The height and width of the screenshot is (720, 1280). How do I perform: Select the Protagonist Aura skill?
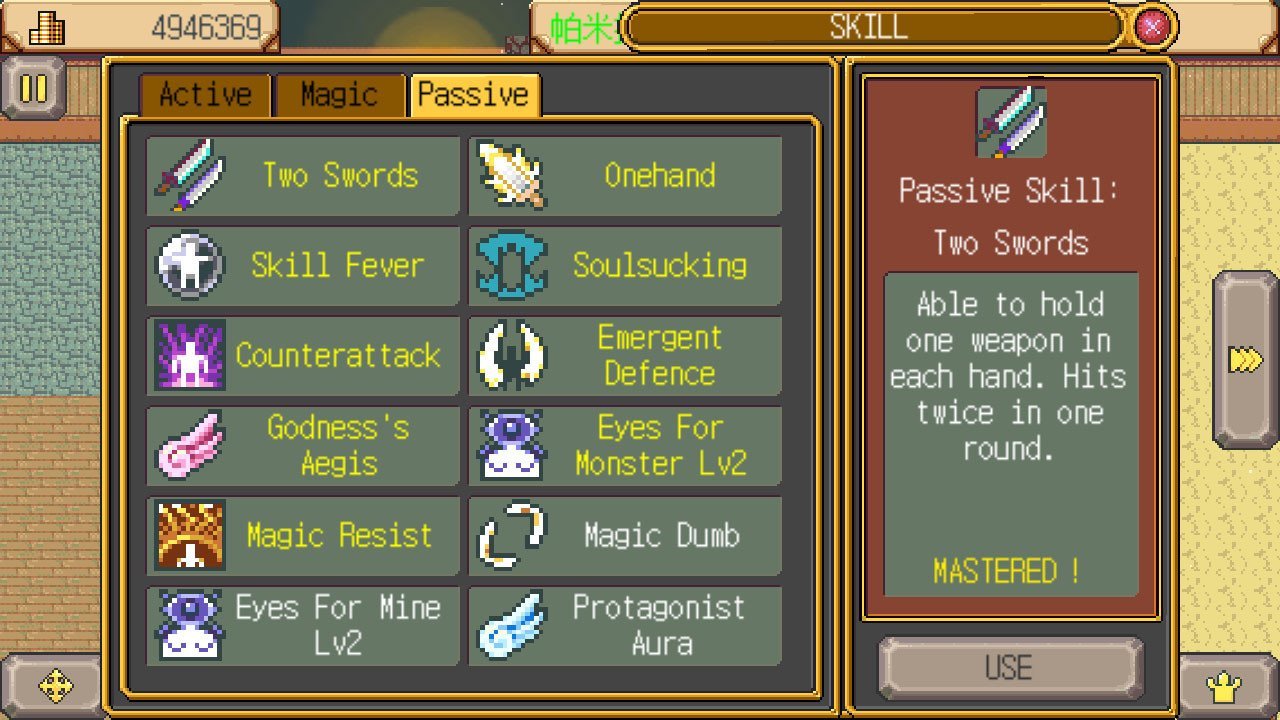pos(625,626)
